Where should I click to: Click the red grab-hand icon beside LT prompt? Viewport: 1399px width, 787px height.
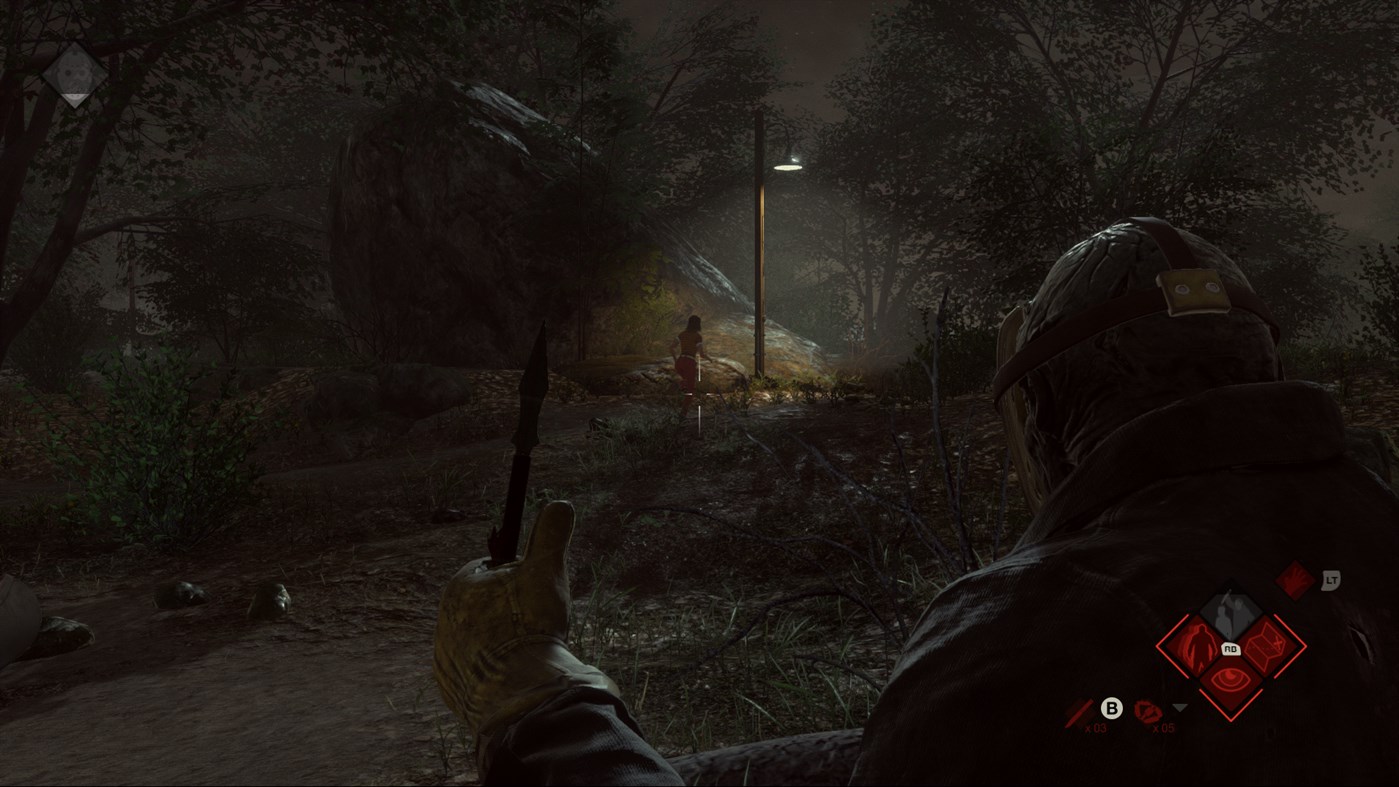click(1297, 580)
